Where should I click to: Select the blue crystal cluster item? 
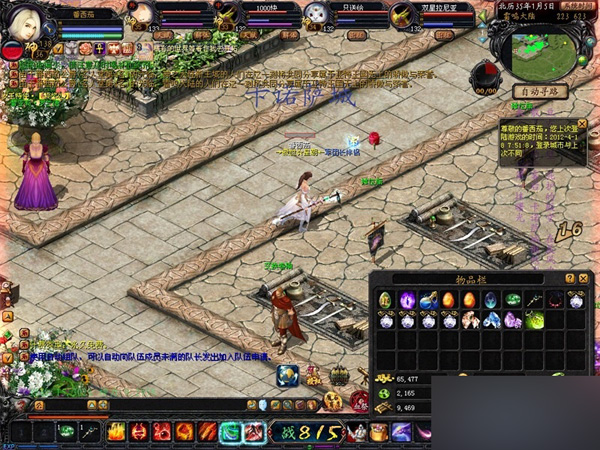coord(491,320)
